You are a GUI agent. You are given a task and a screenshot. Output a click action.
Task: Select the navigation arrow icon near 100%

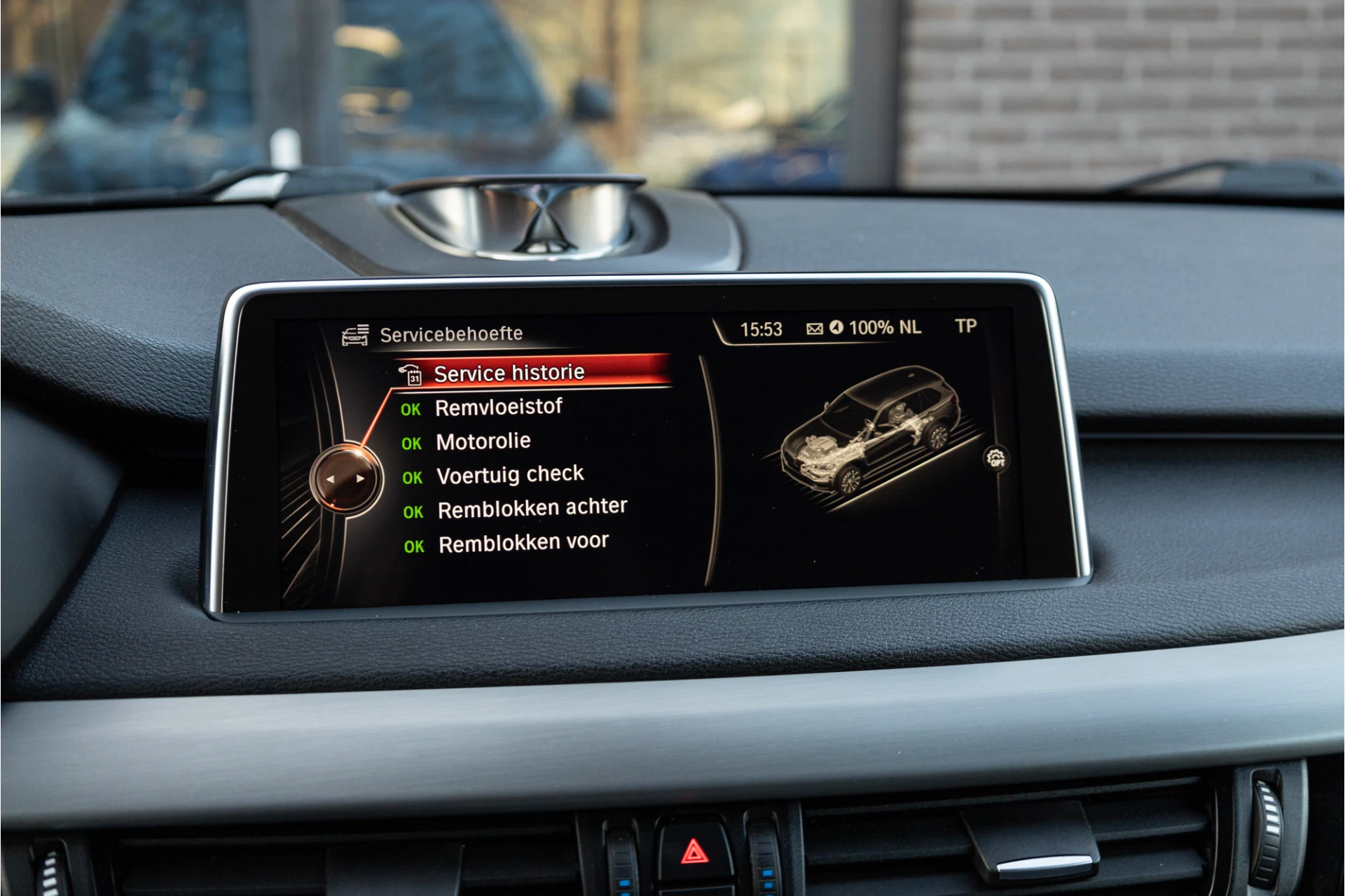tap(836, 328)
